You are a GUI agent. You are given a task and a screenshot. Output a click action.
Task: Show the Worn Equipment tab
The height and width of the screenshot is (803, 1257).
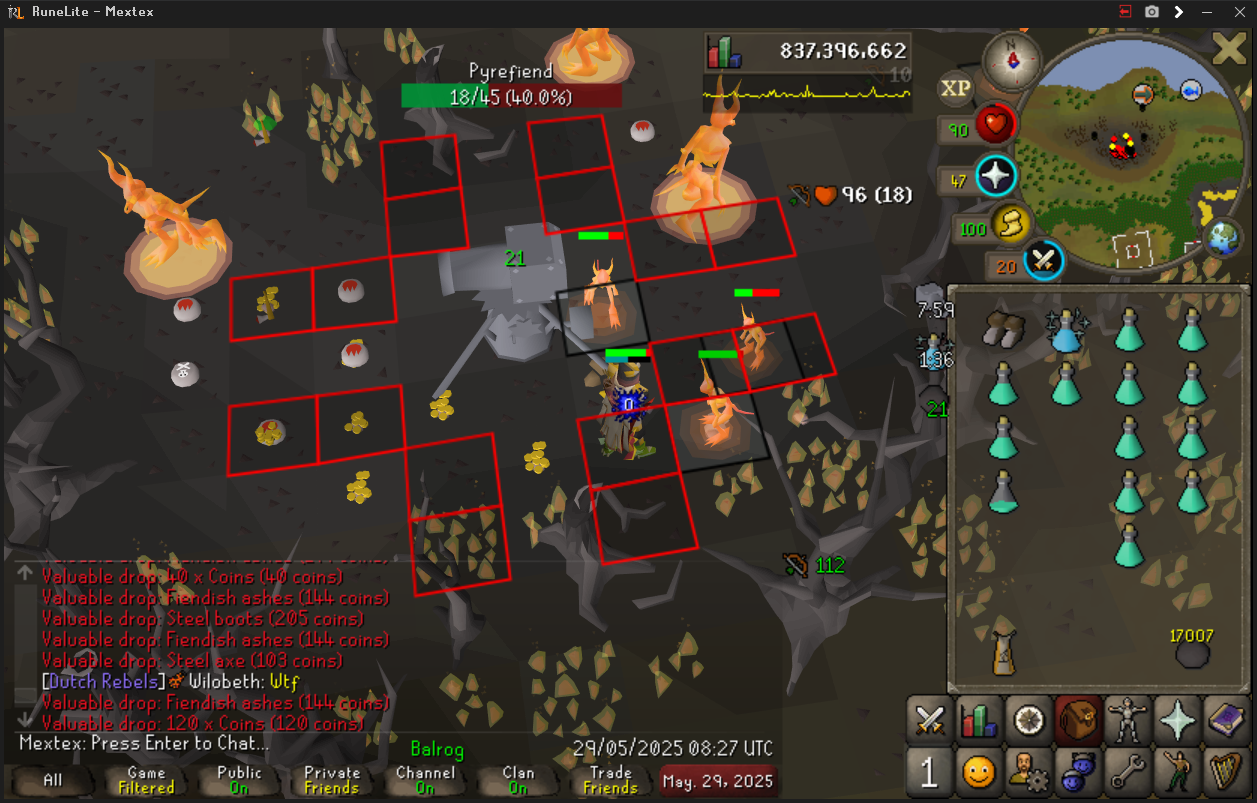coord(1128,720)
